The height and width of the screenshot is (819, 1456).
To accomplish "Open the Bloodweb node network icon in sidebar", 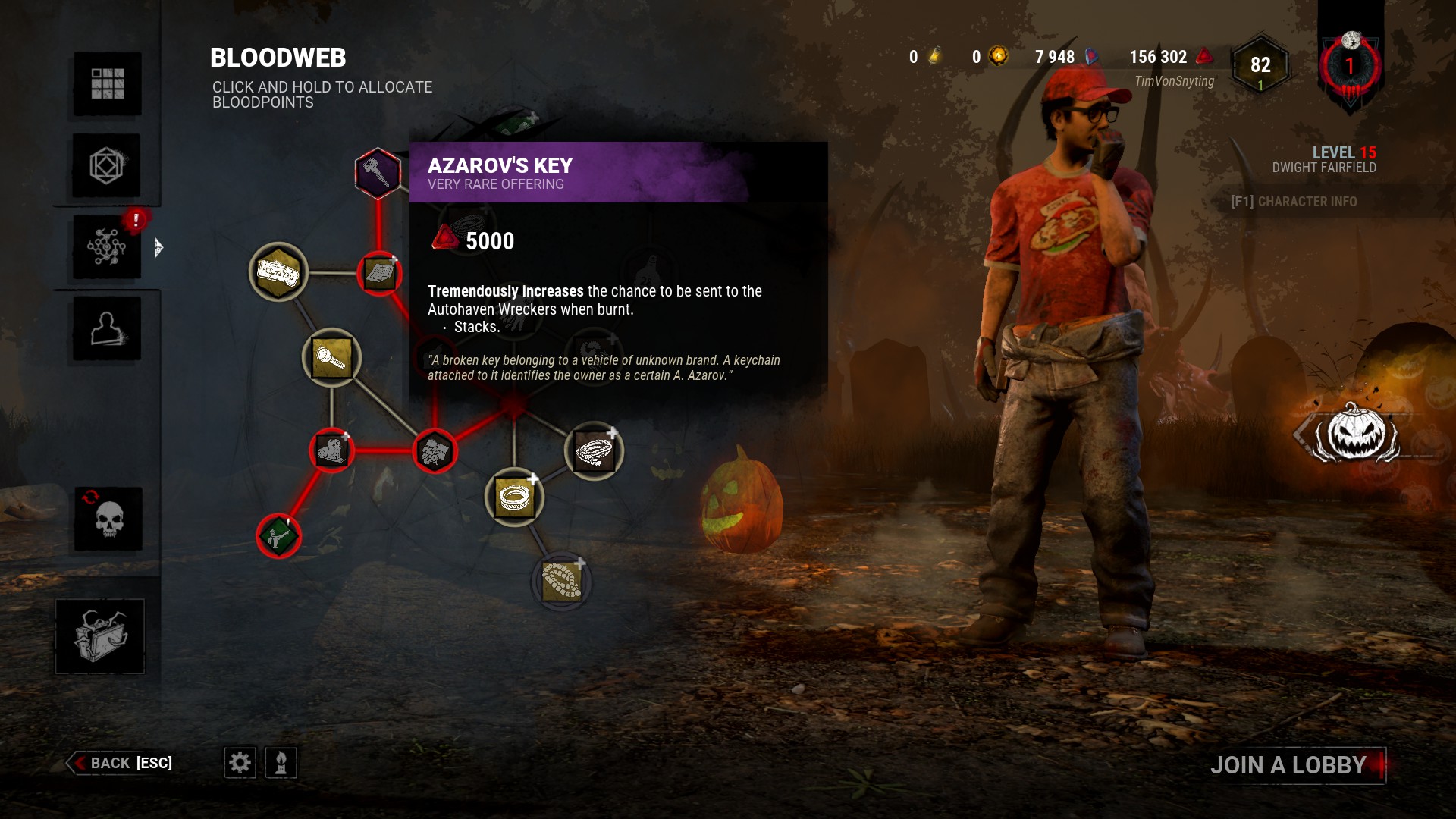I will click(x=107, y=246).
